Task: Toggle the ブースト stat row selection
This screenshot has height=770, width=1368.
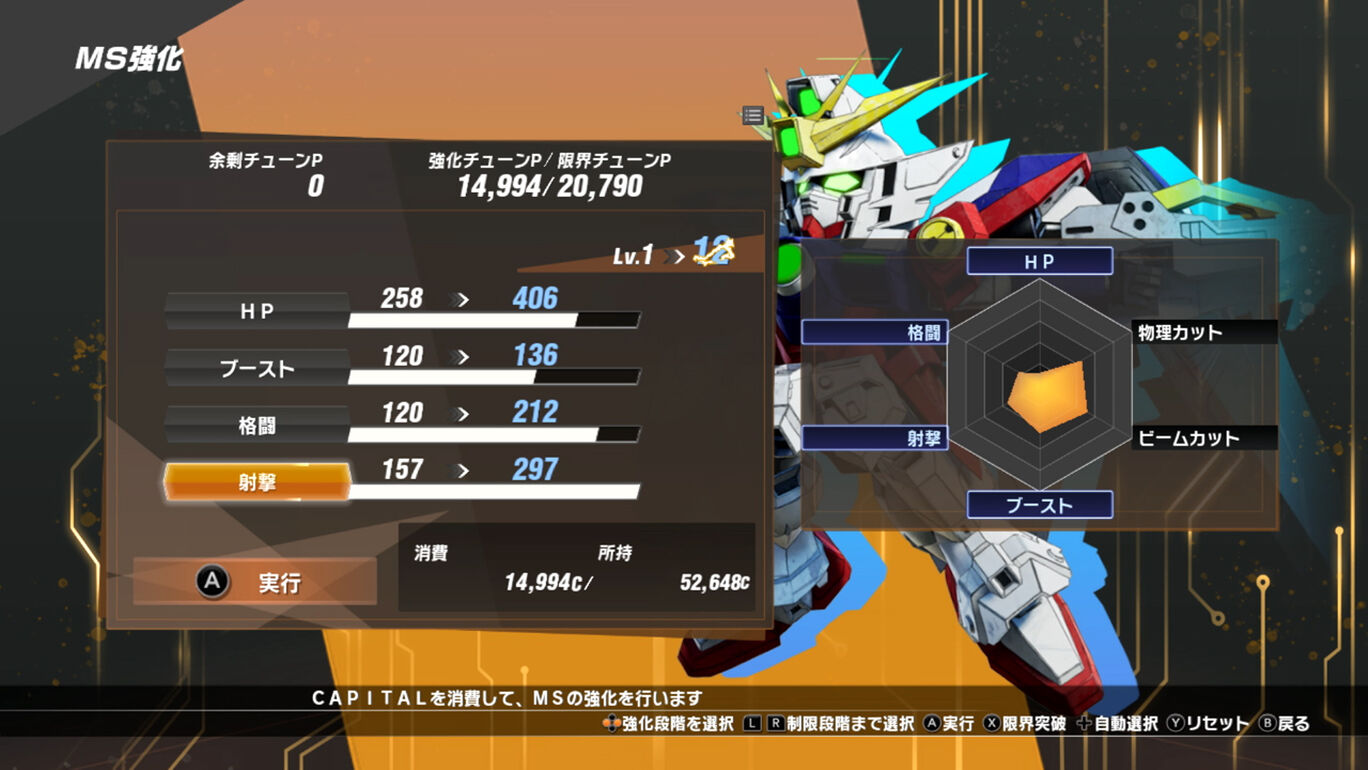Action: coord(255,368)
